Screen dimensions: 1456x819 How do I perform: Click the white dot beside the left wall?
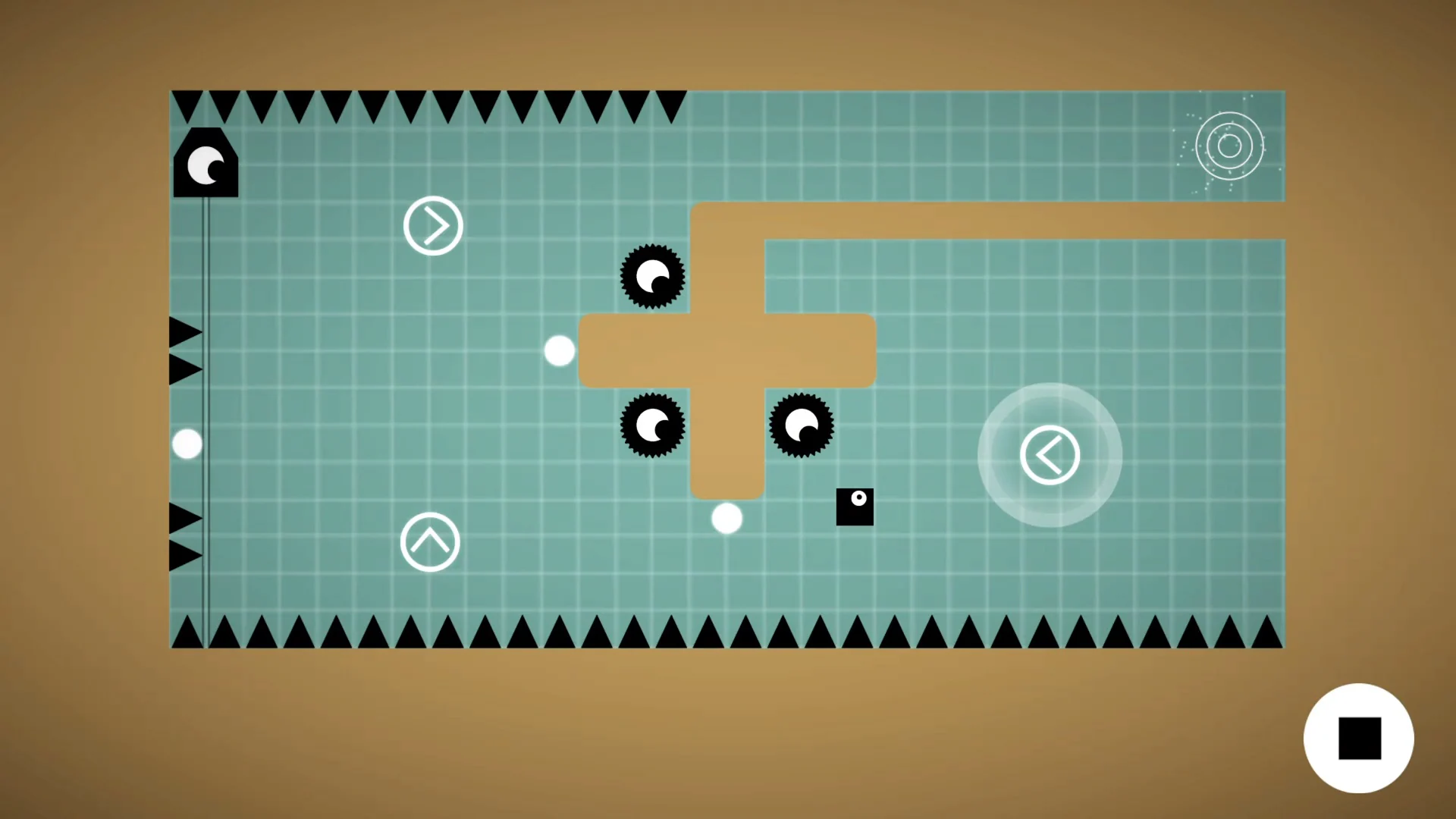click(188, 444)
